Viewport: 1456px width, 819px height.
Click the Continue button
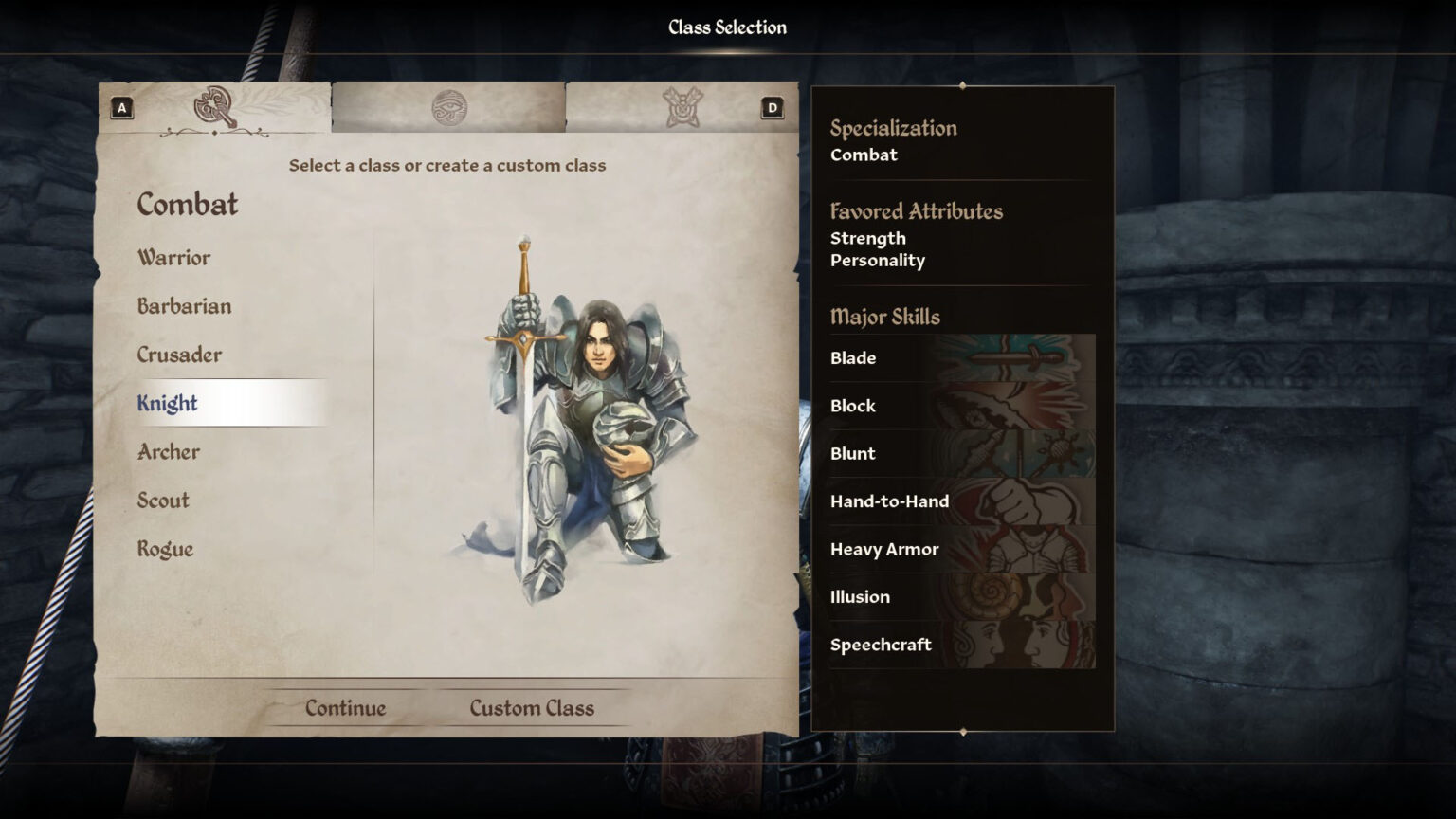click(345, 707)
